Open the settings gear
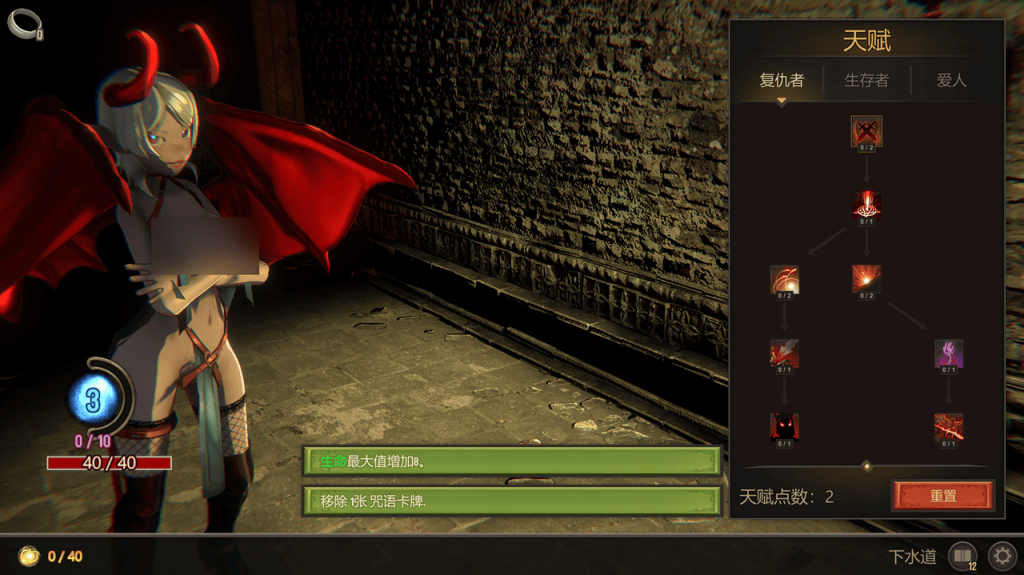 click(1001, 556)
